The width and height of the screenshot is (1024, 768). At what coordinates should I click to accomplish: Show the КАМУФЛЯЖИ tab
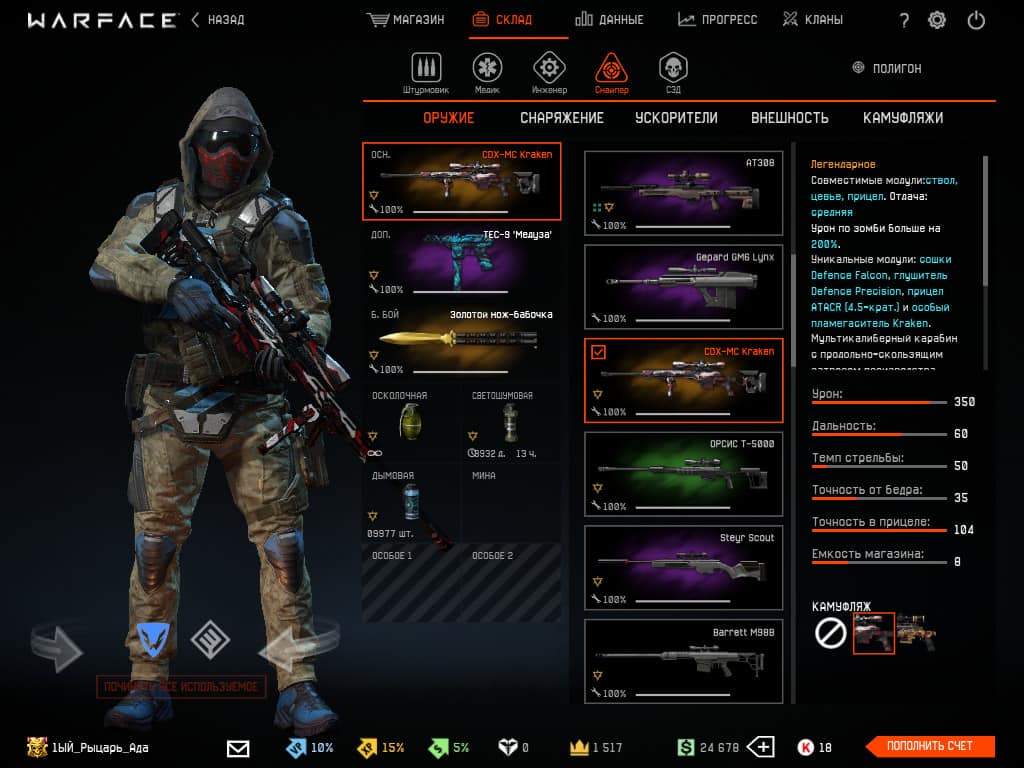(x=903, y=118)
